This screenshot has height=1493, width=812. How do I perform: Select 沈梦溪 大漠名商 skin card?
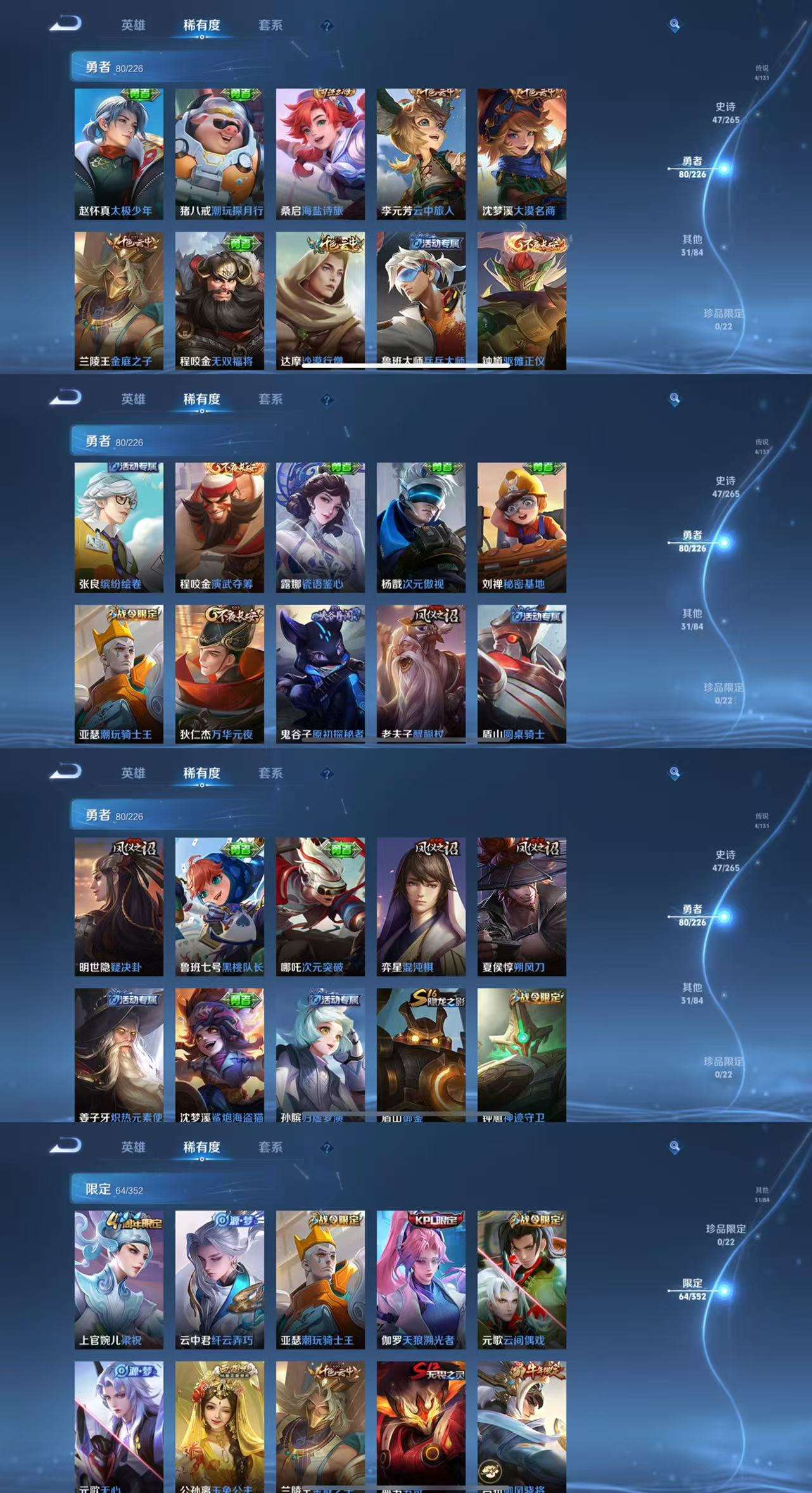pos(521,154)
